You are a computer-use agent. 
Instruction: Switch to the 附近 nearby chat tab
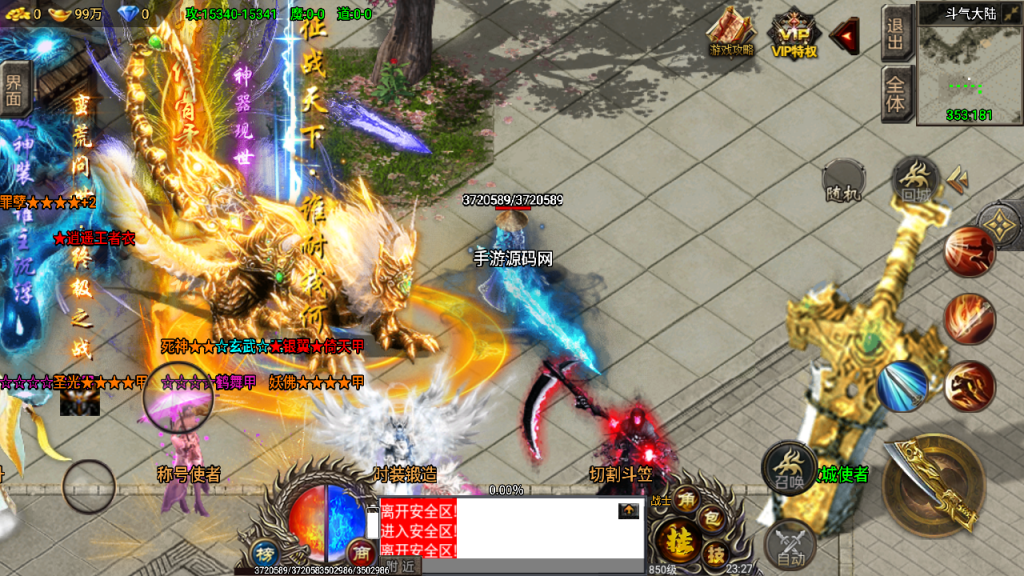click(x=402, y=566)
